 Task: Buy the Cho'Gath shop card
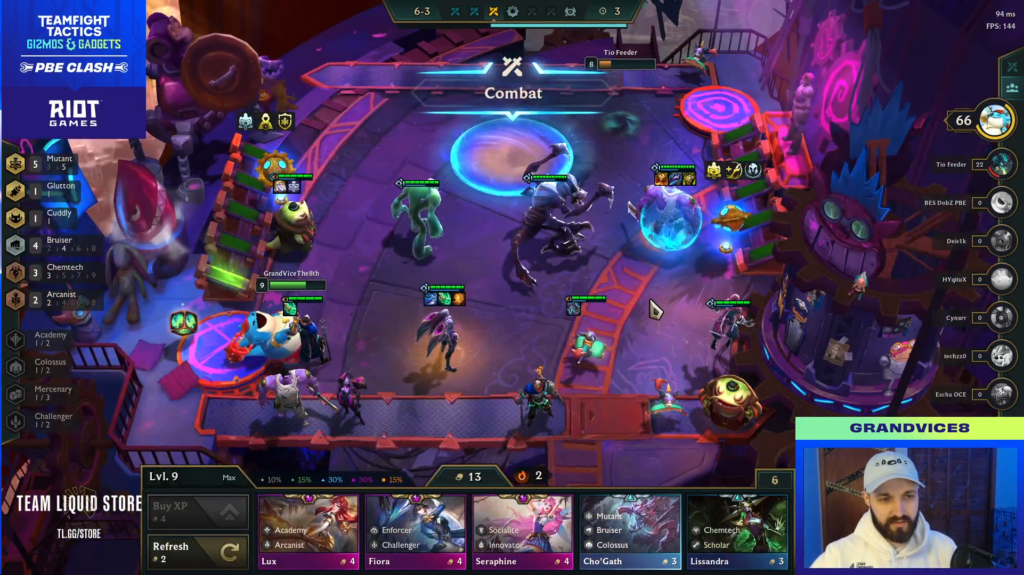(630, 523)
